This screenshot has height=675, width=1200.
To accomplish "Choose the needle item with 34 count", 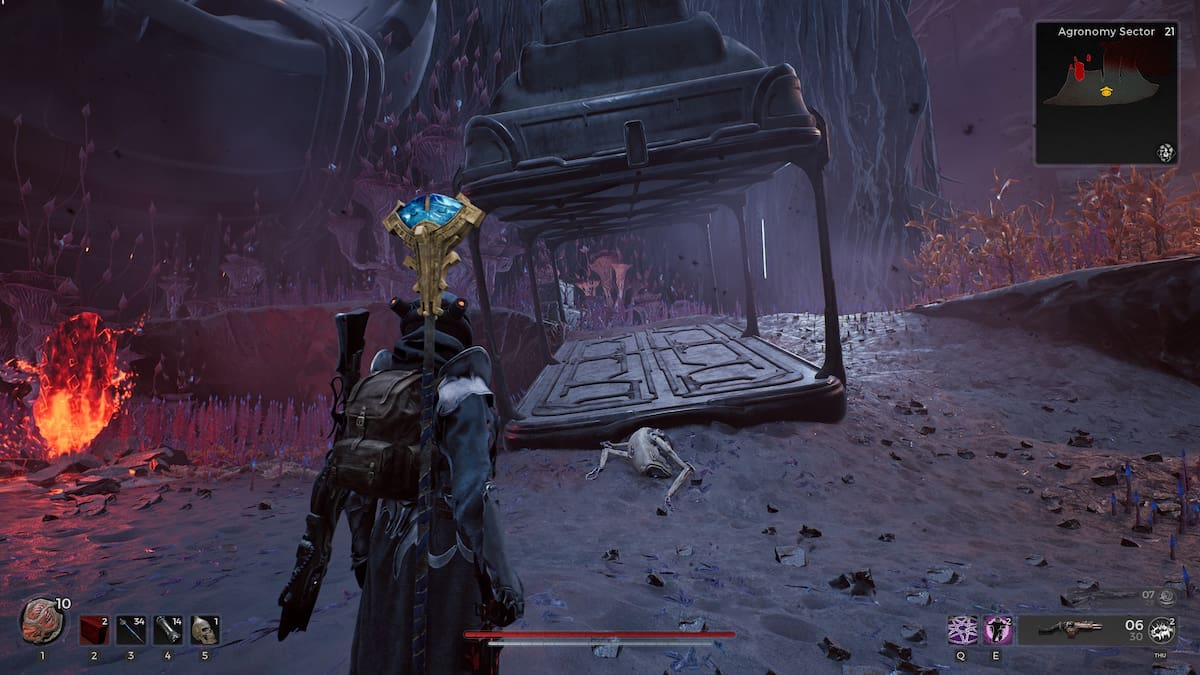I will pos(131,630).
